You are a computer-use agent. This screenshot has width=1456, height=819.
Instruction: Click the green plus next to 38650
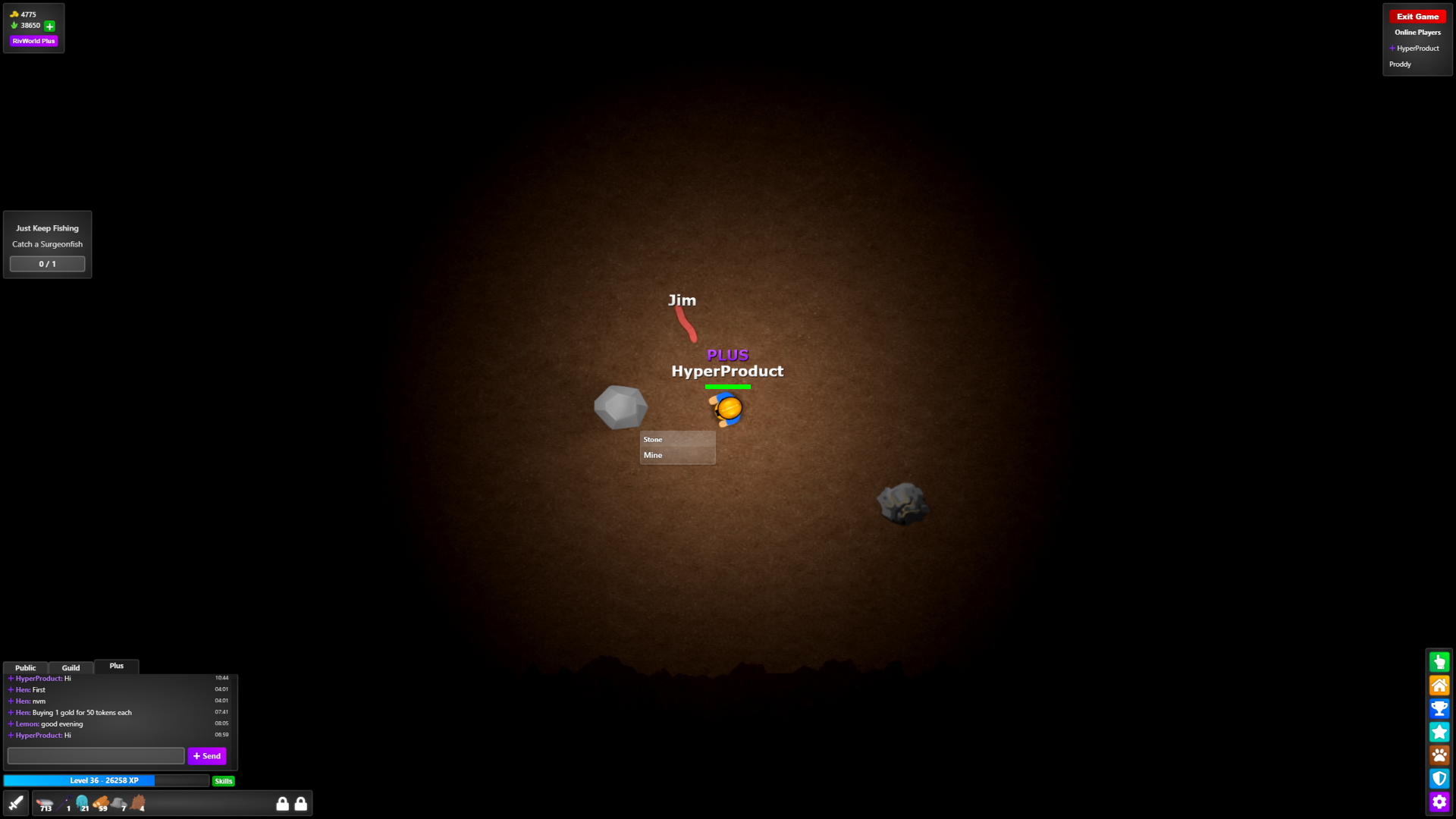click(x=49, y=26)
